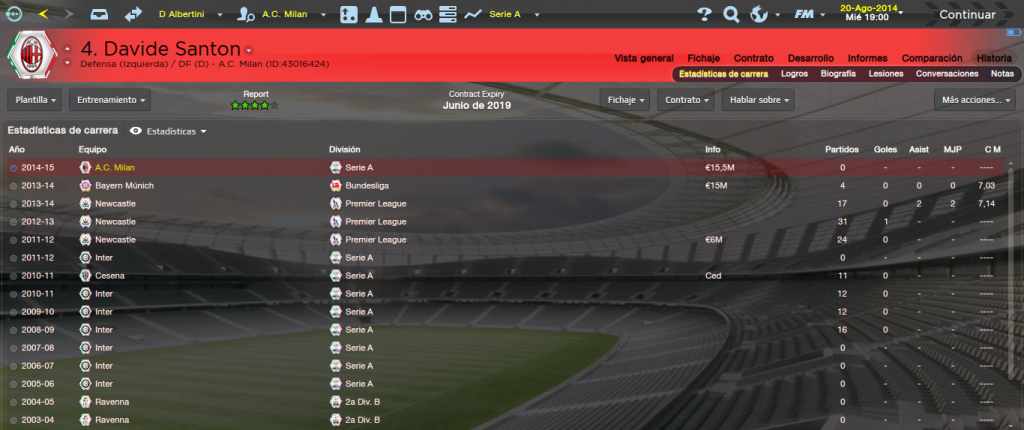Open the Conversaciones sub-tab
The image size is (1024, 430).
[x=946, y=74]
